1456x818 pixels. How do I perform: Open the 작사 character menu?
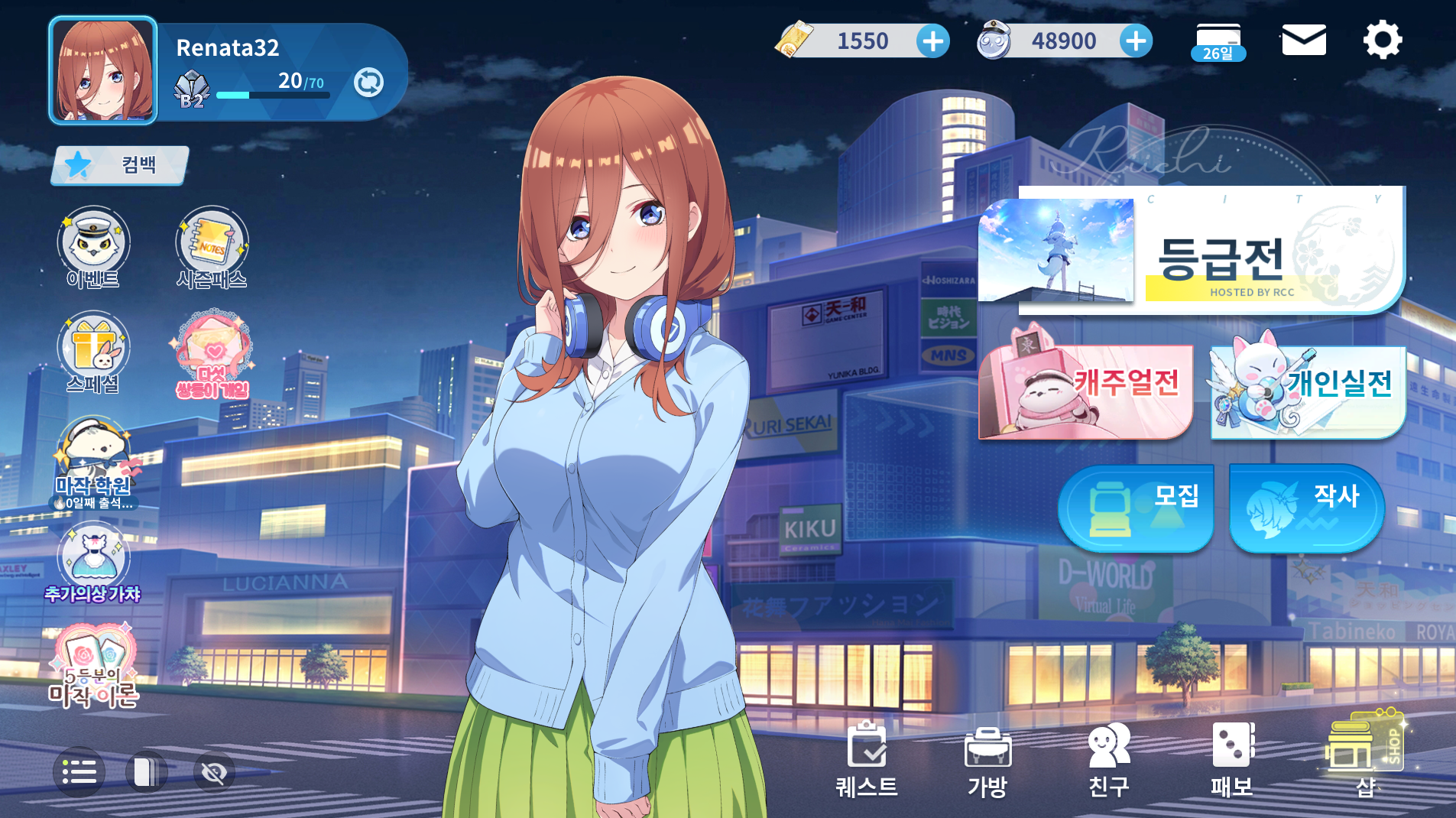(x=1306, y=508)
